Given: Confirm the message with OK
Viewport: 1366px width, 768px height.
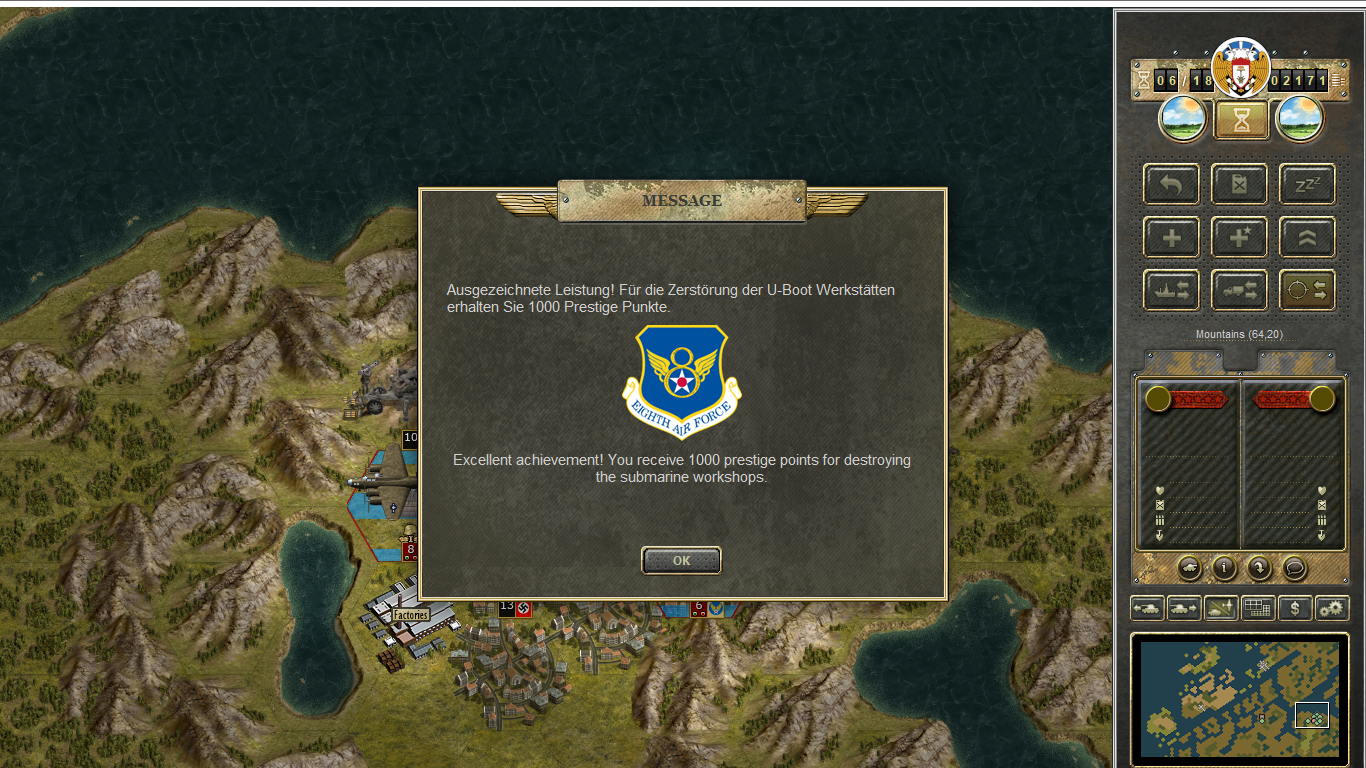Looking at the screenshot, I should pos(681,560).
